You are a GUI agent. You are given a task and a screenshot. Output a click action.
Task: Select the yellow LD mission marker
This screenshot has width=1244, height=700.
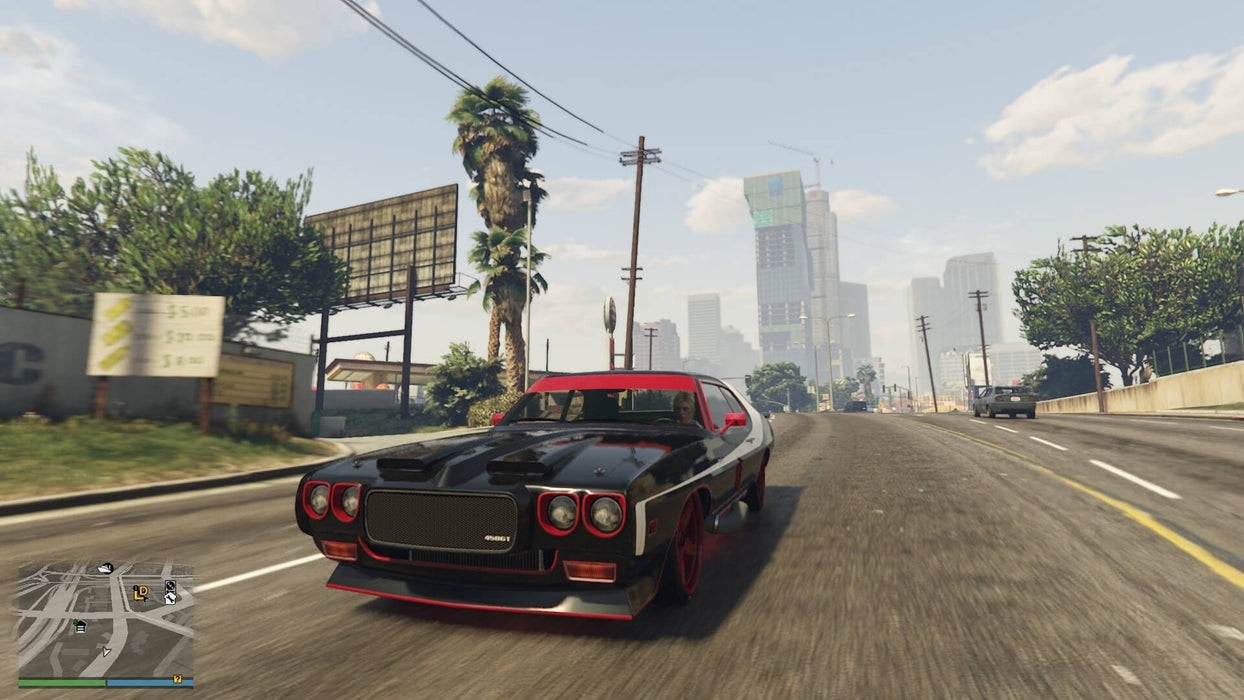(x=141, y=593)
